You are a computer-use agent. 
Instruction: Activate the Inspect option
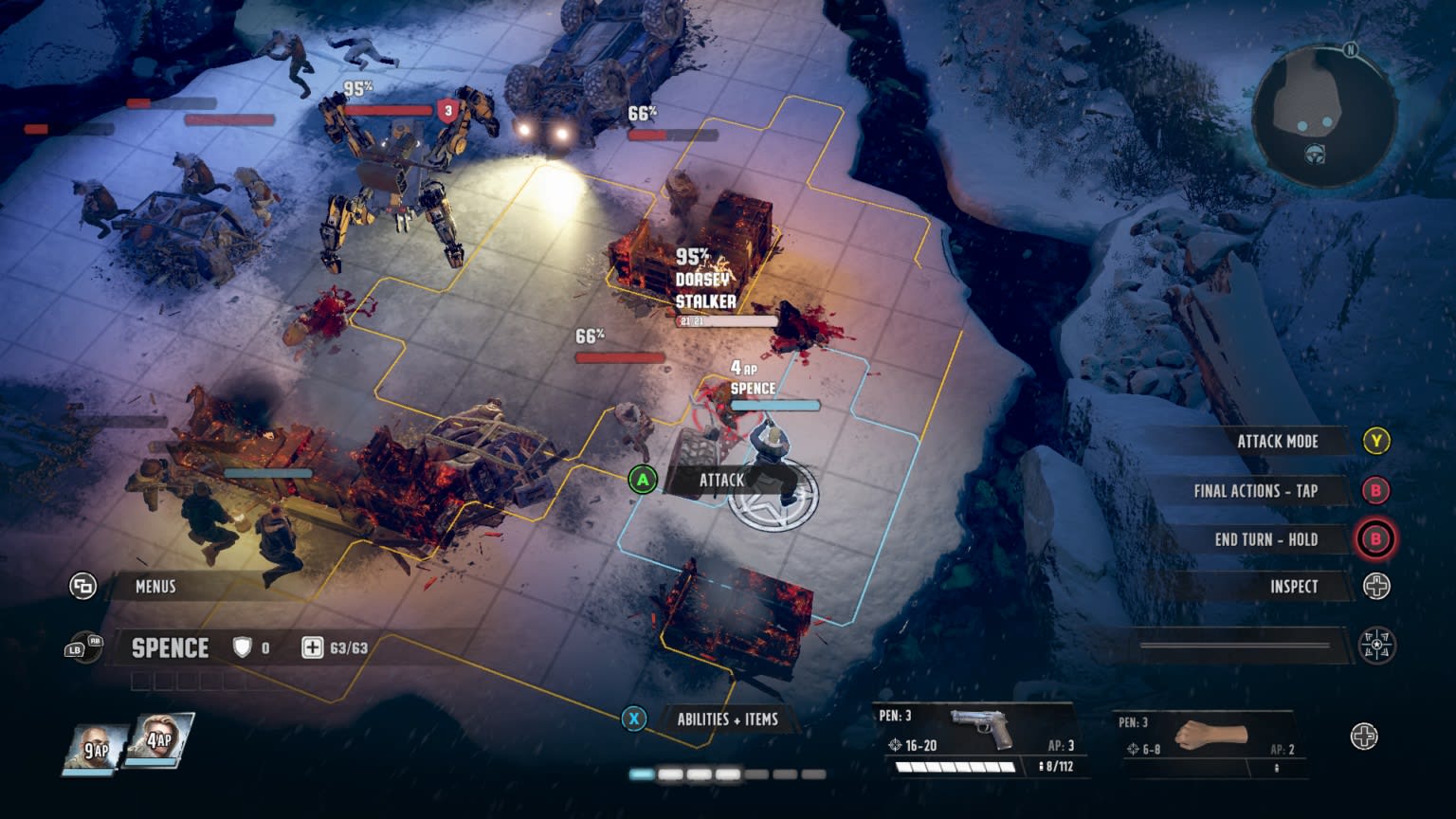[1293, 587]
